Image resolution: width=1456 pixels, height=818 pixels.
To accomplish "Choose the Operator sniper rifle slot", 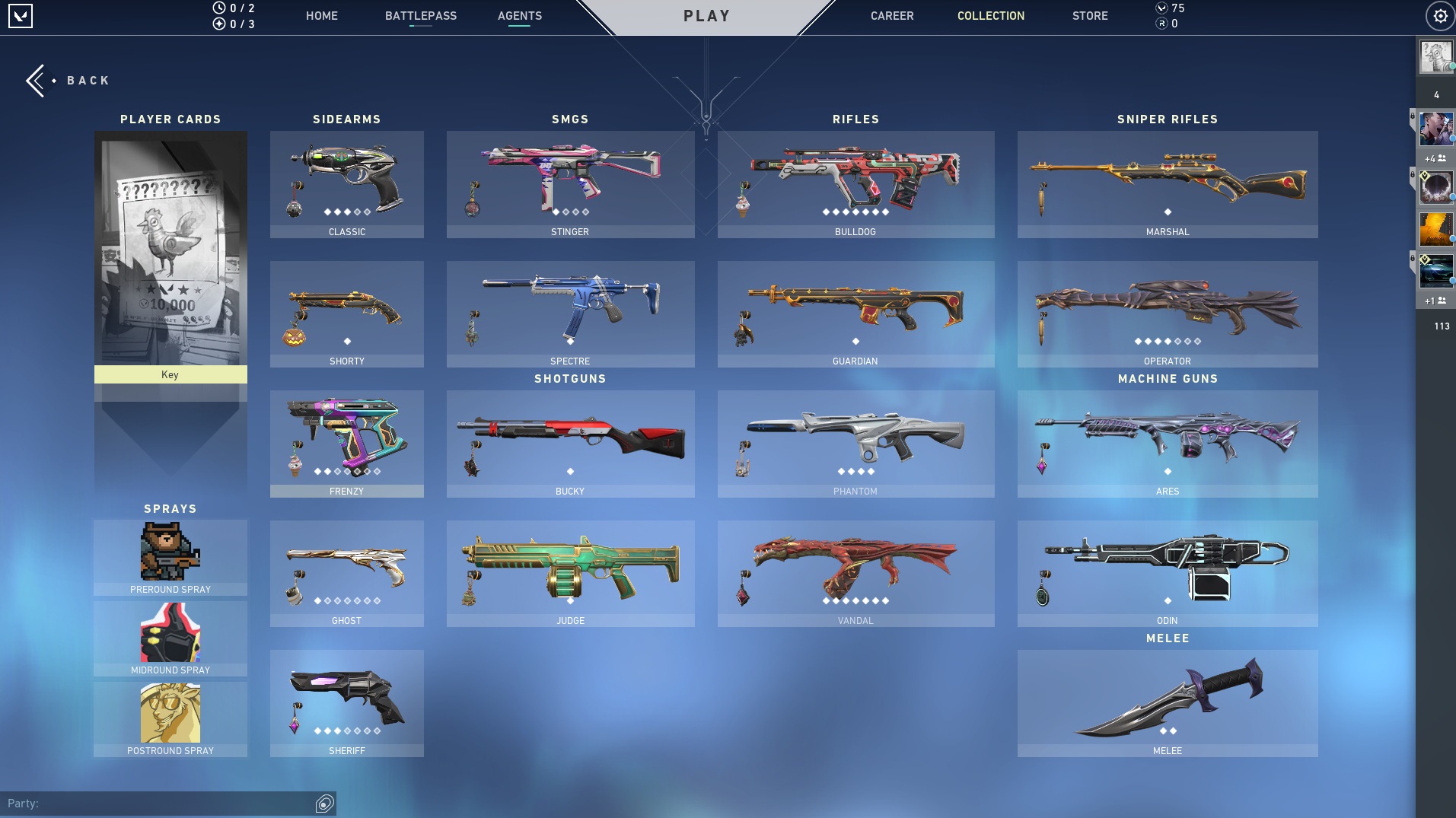I will pyautogui.click(x=1167, y=314).
